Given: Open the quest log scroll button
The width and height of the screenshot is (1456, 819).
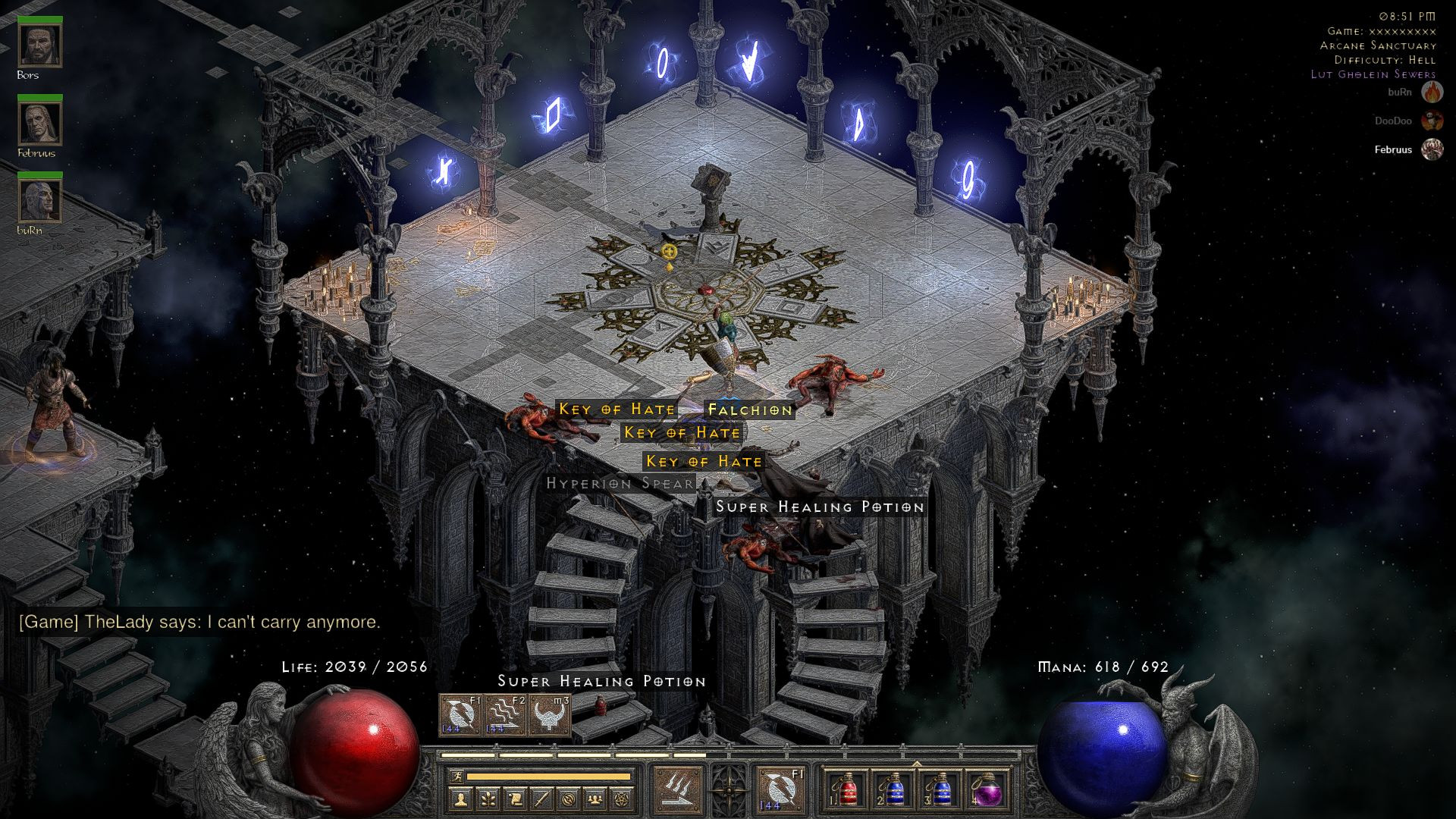Looking at the screenshot, I should (515, 799).
